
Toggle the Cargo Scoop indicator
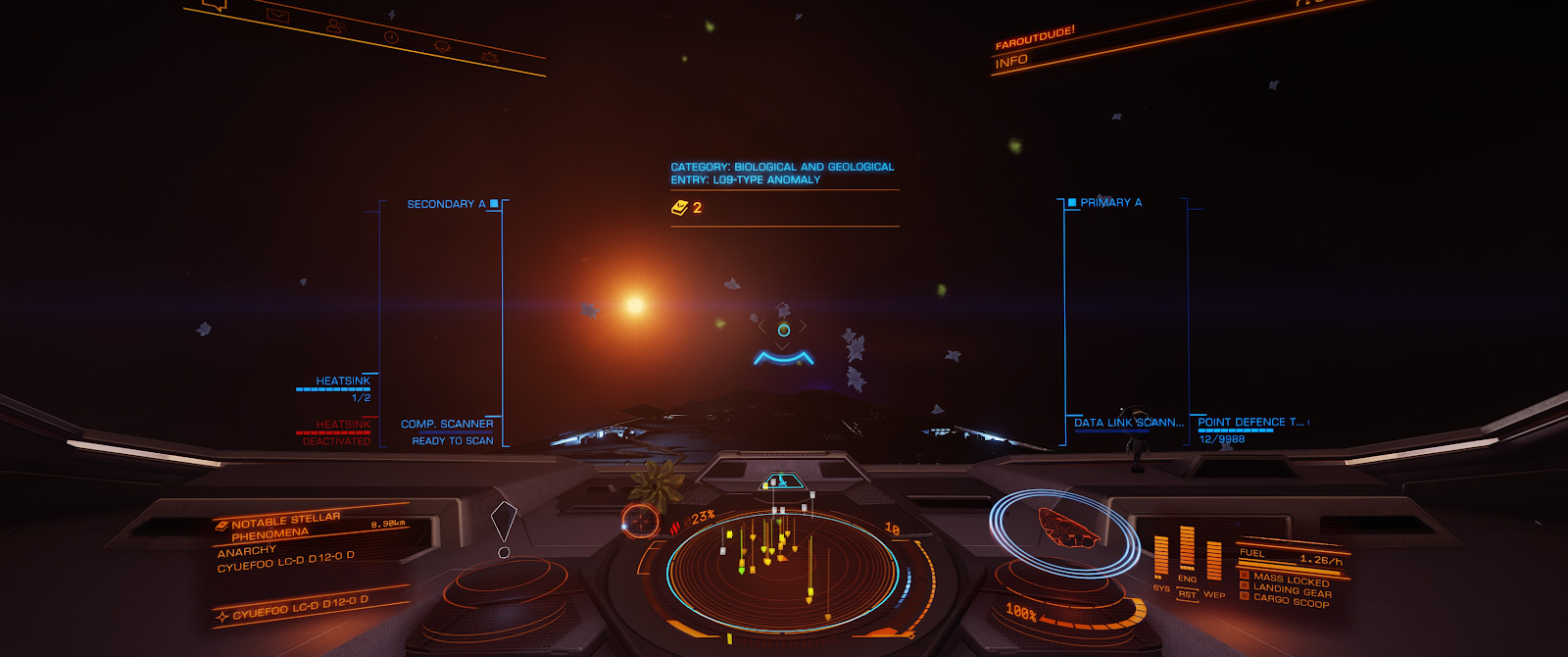1291,601
